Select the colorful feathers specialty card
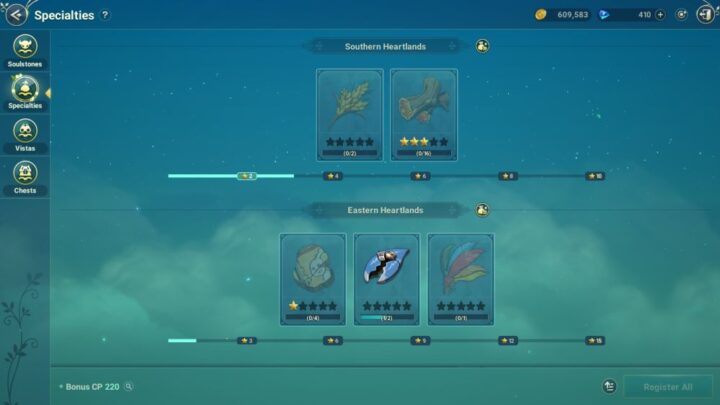This screenshot has width=720, height=405. pos(461,278)
